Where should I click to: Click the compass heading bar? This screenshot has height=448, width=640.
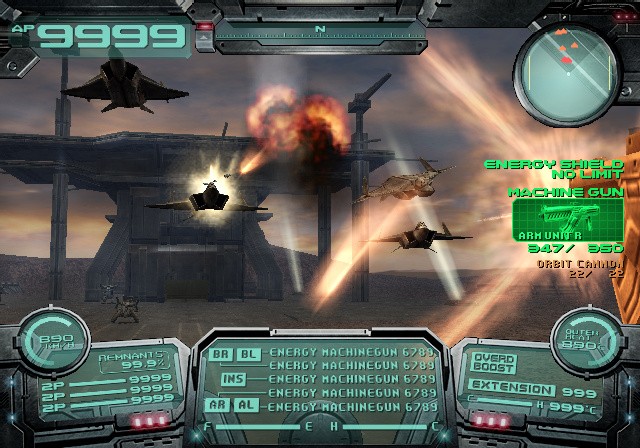click(320, 32)
